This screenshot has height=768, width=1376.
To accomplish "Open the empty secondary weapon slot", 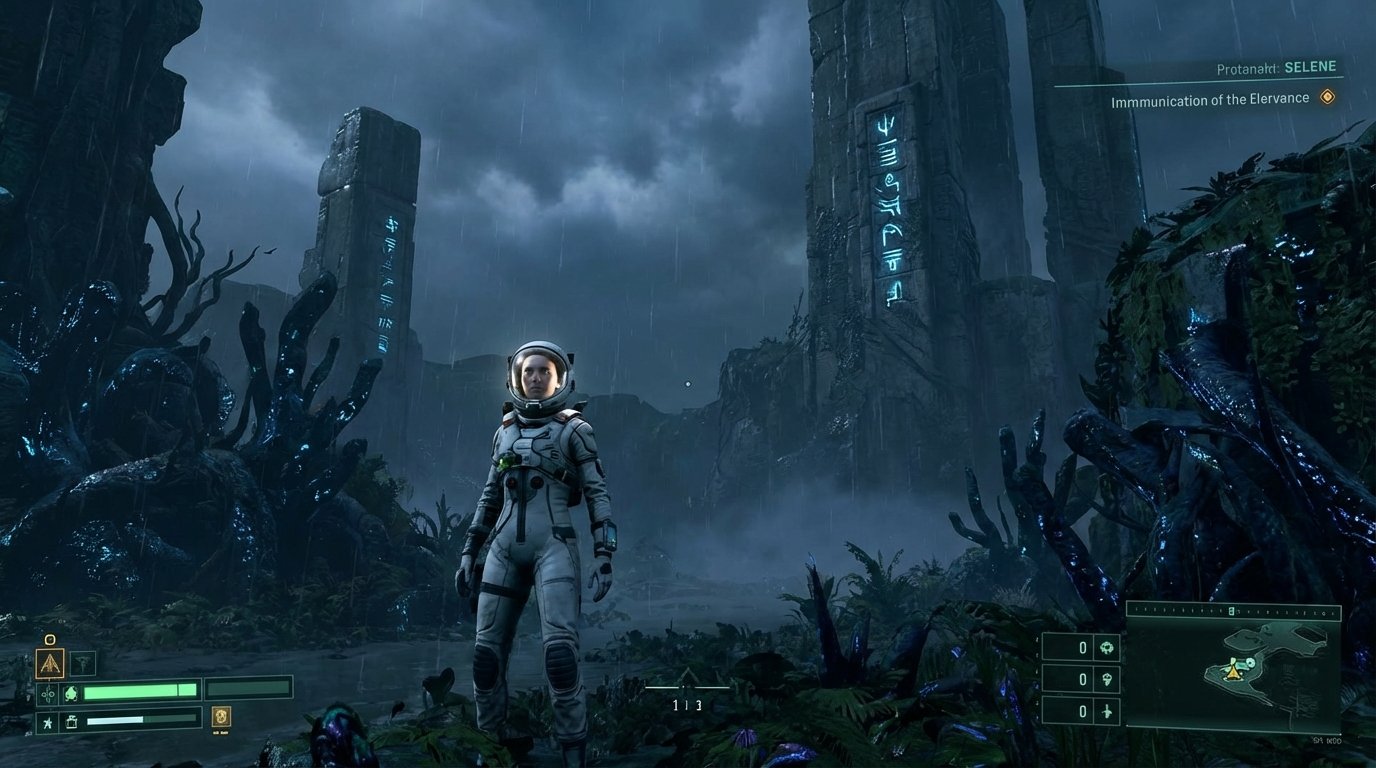I will [x=83, y=663].
